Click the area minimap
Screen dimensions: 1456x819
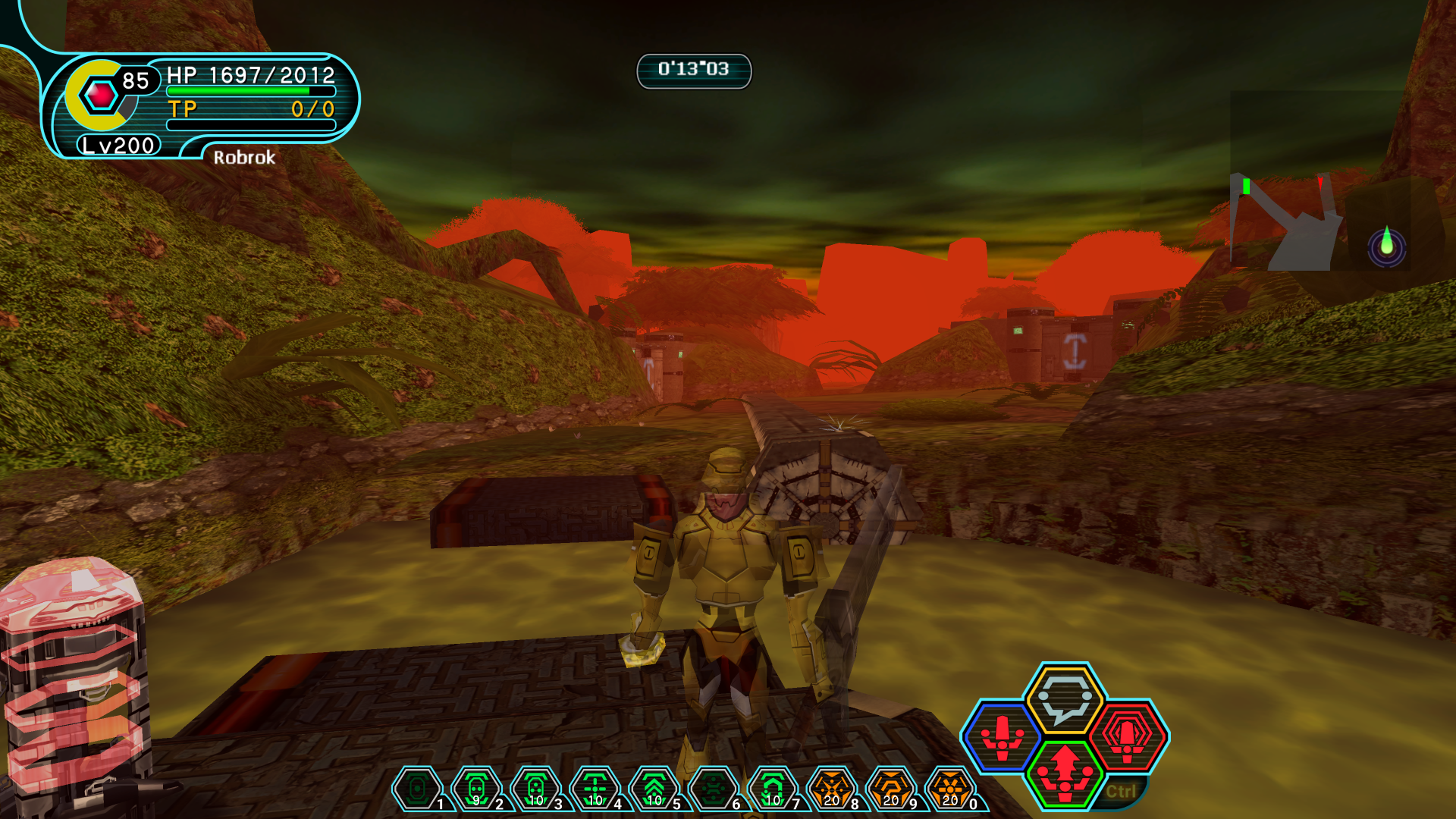point(1321,221)
